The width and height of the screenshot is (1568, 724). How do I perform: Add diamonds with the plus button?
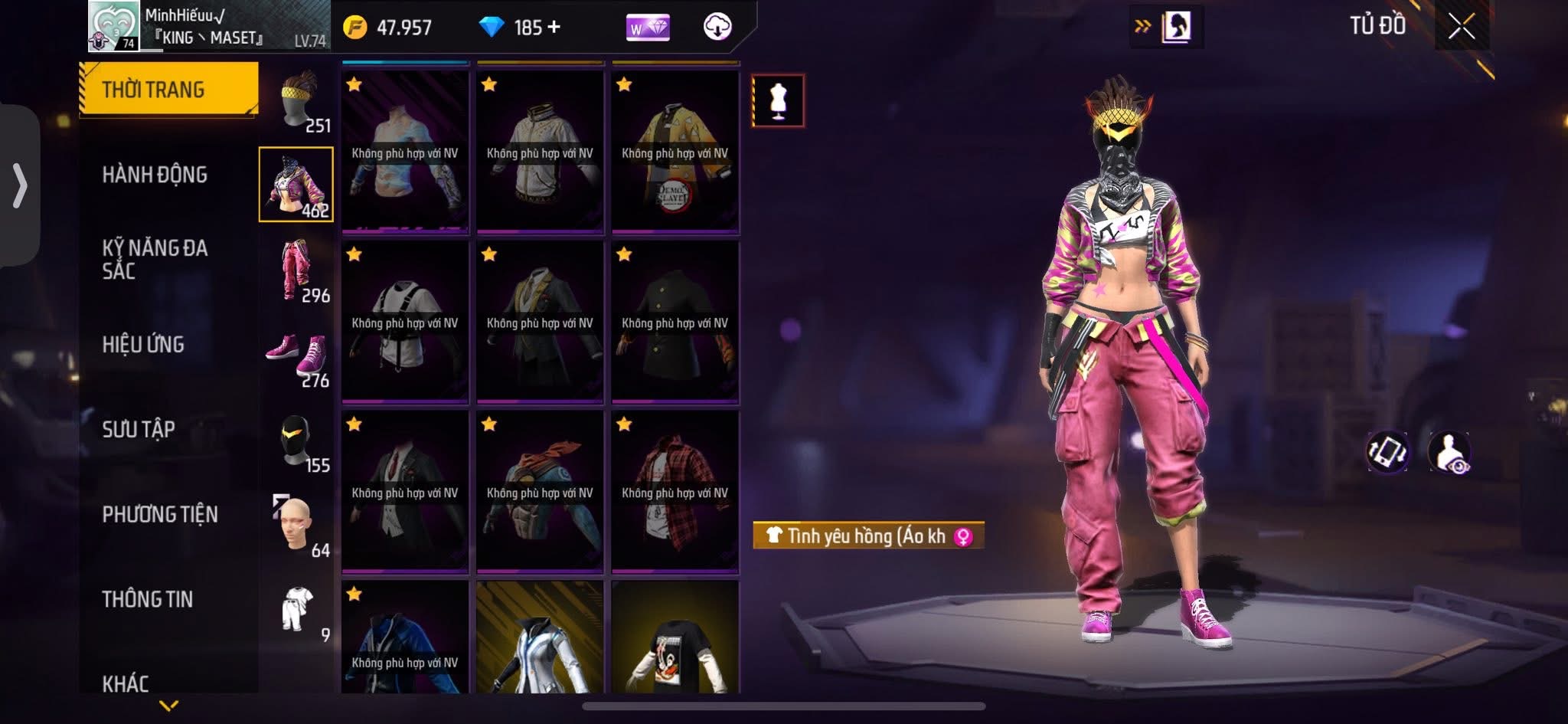point(554,28)
